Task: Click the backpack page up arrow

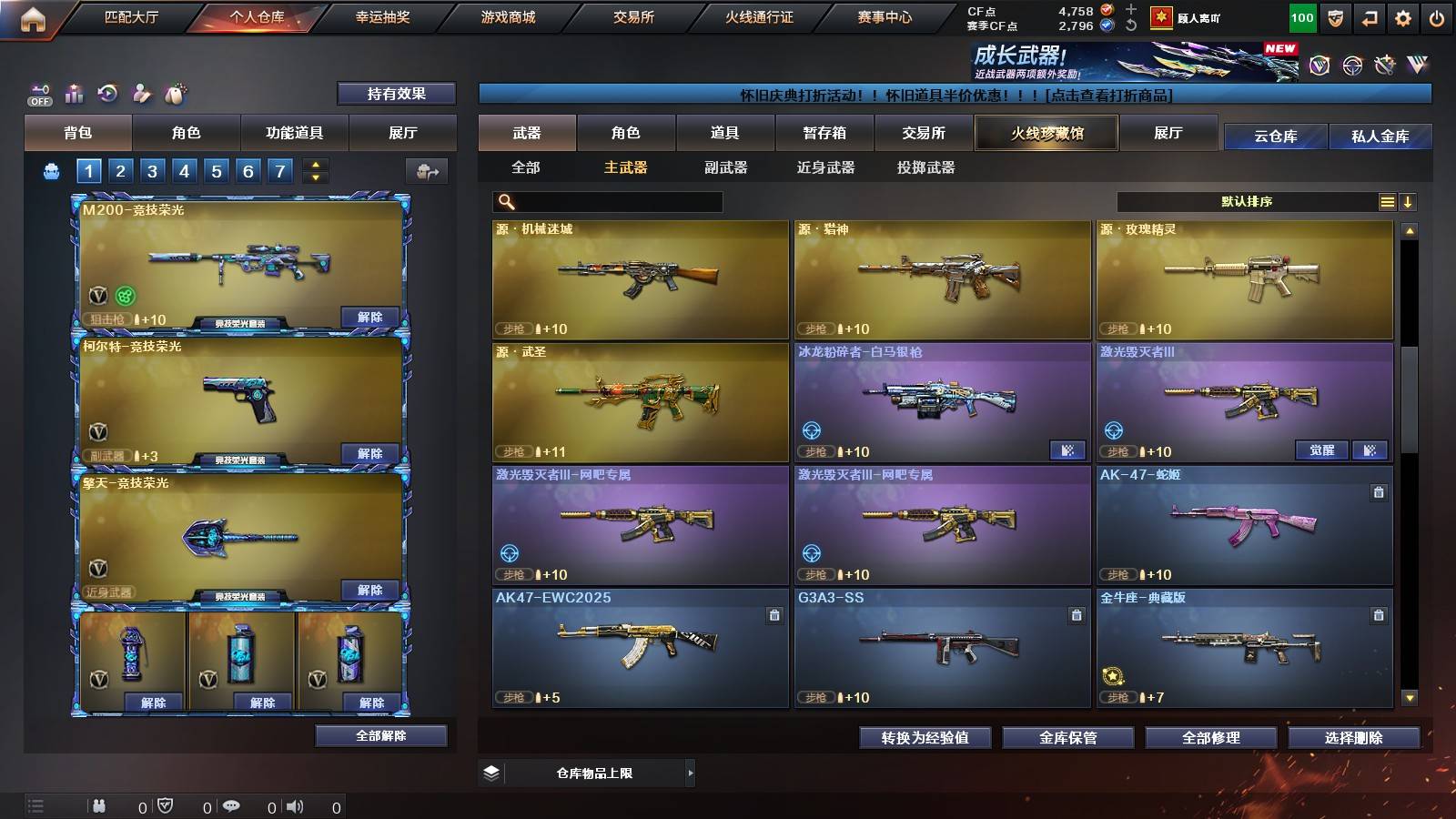Action: (x=314, y=164)
